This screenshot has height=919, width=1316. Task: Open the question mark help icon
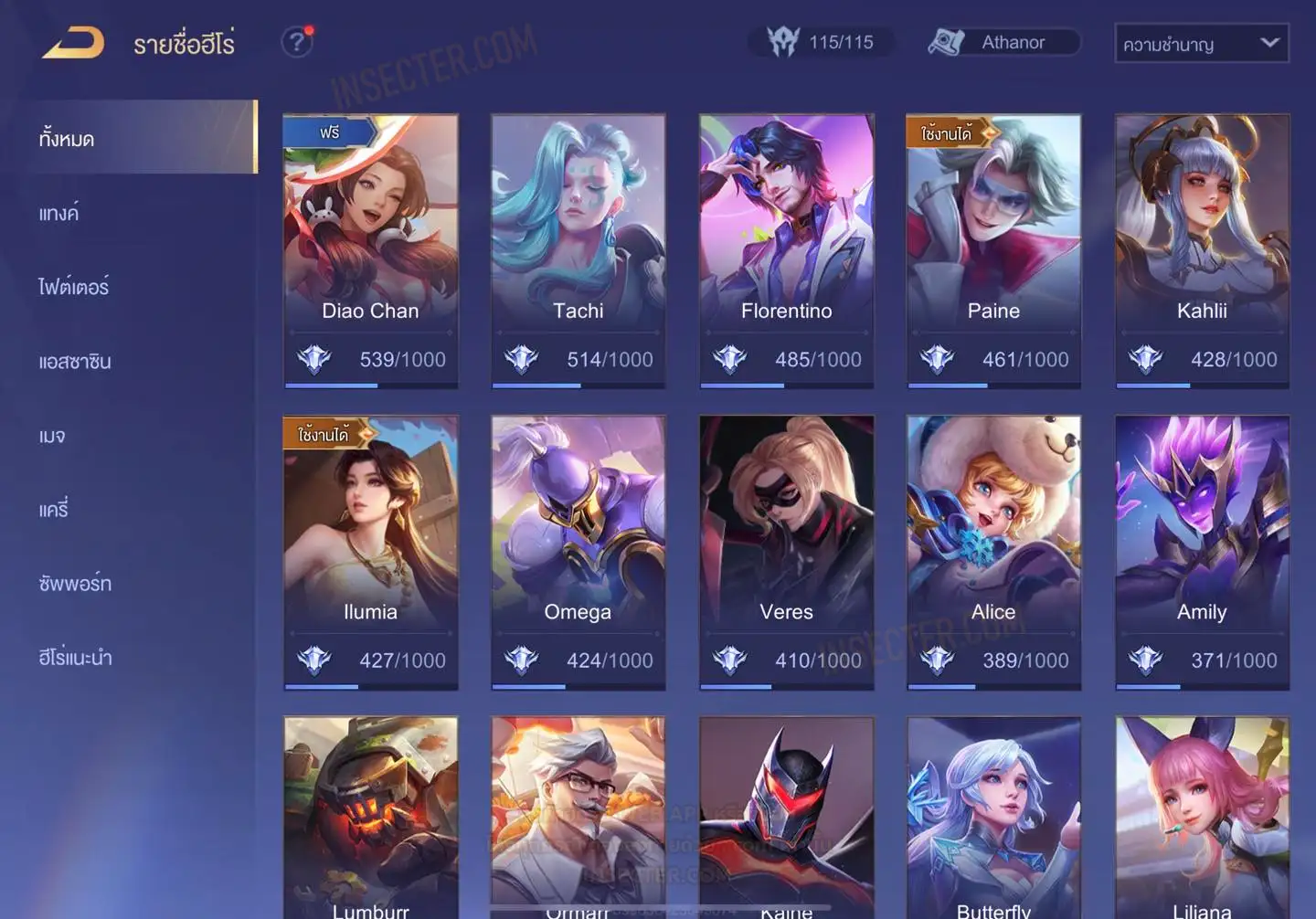296,42
